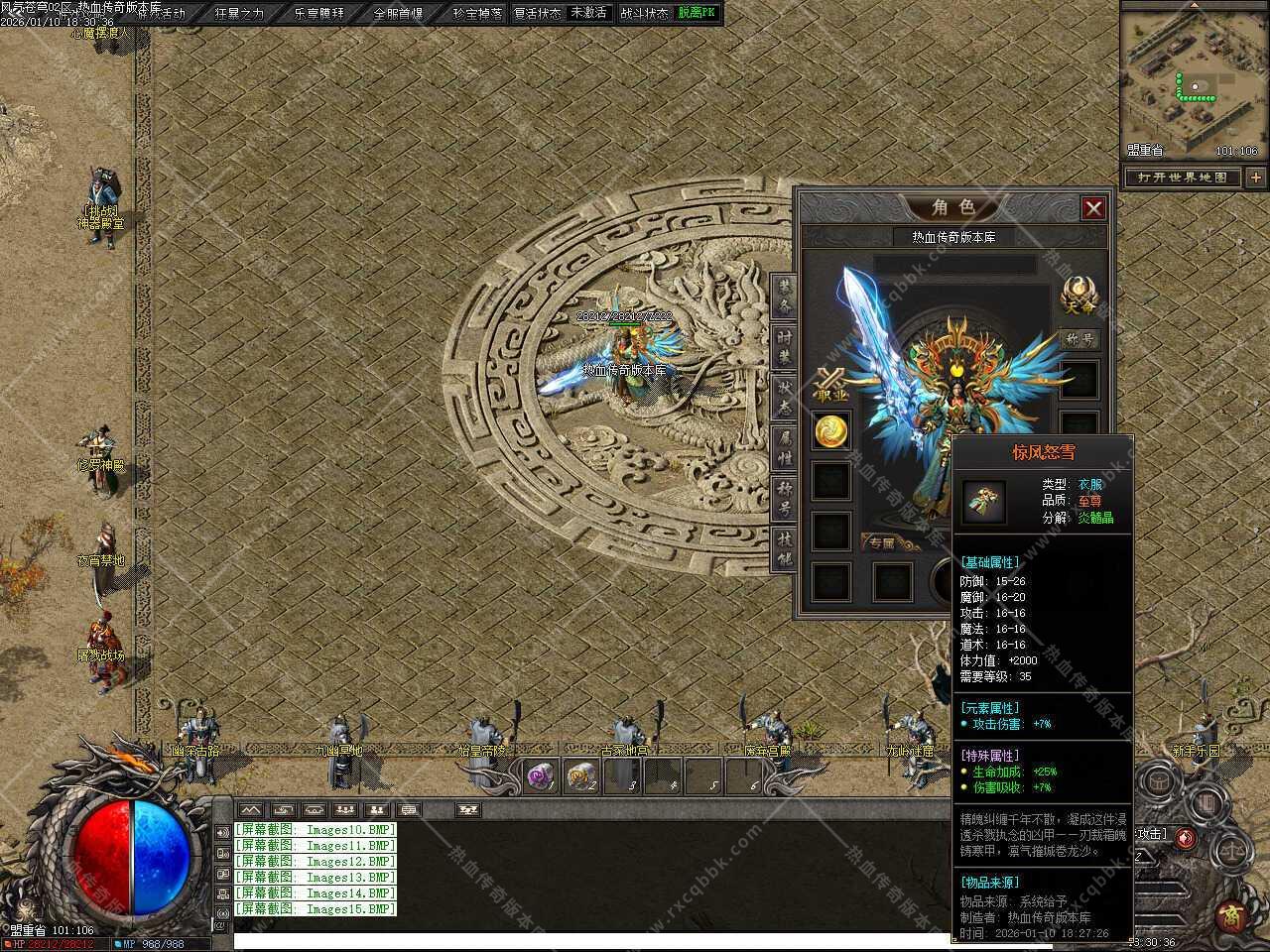Screen dimensions: 1270x952
Task: Expand the minimap with the plus button
Action: point(1256,178)
